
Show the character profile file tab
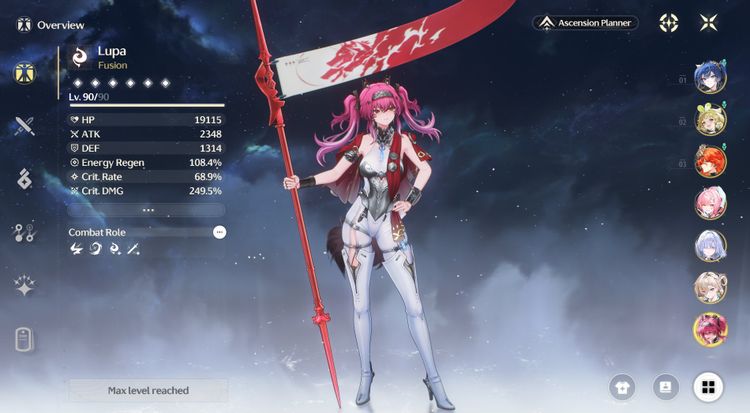click(x=25, y=339)
